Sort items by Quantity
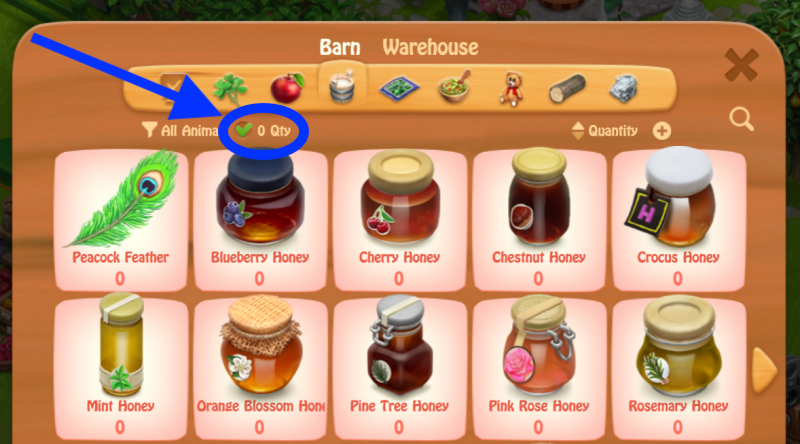The image size is (800, 444). (x=606, y=131)
